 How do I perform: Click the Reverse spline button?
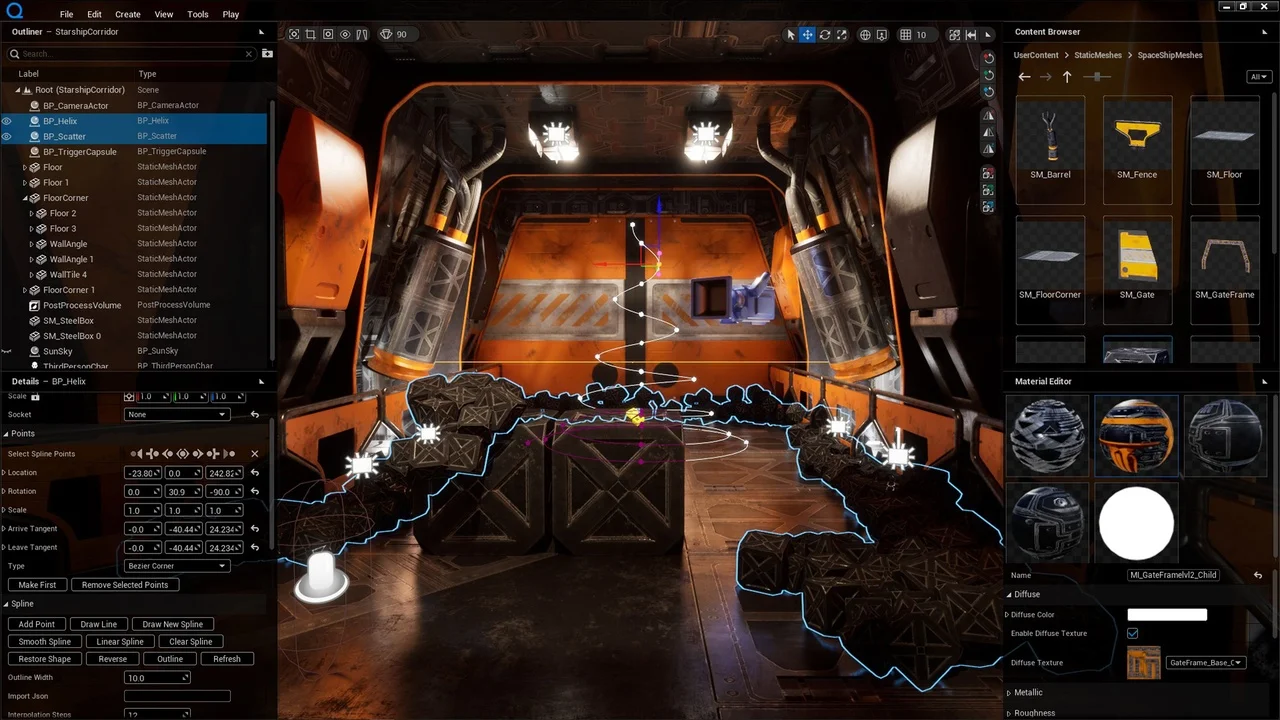pos(113,659)
